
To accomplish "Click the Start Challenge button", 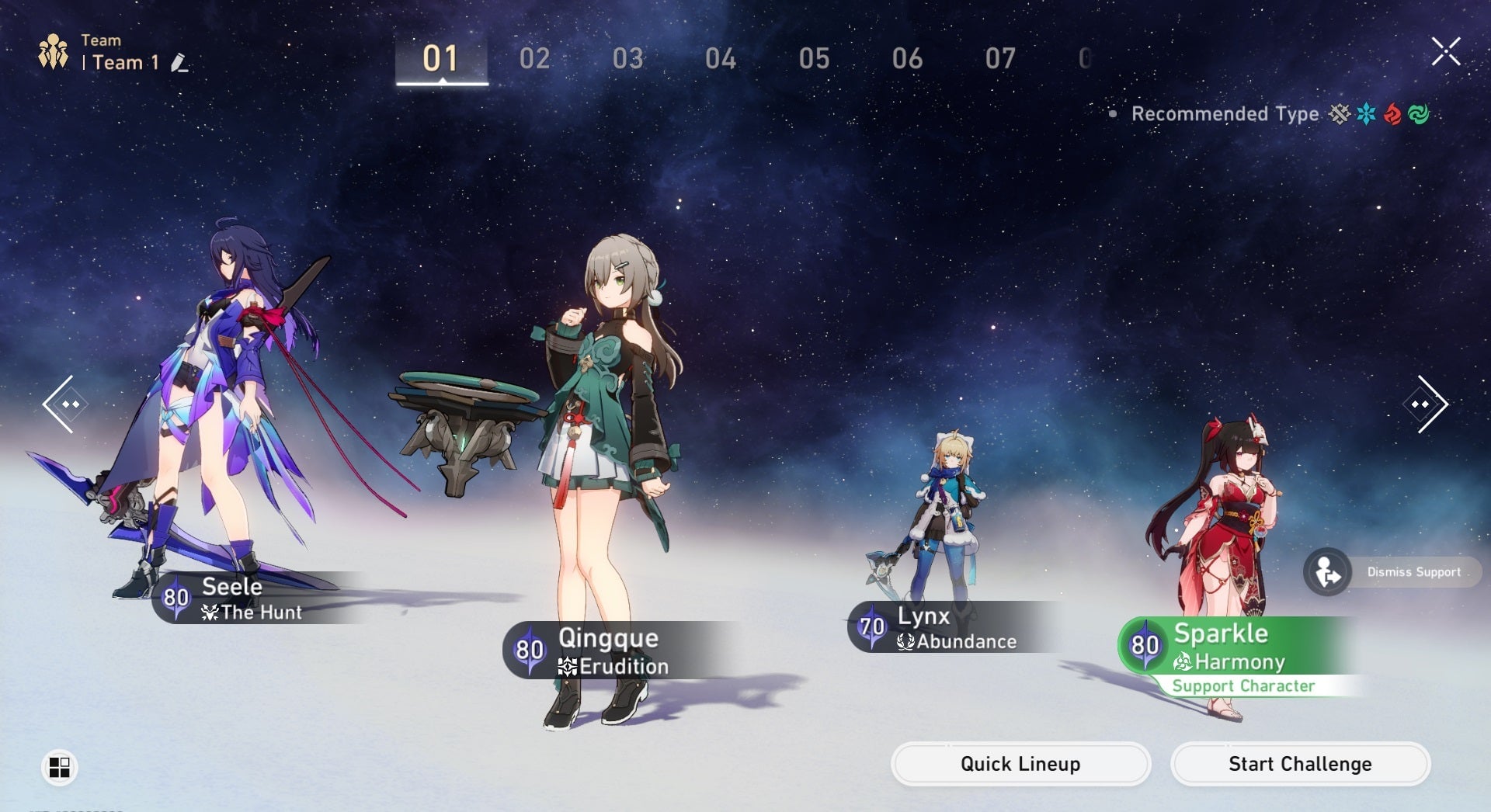I will point(1300,764).
